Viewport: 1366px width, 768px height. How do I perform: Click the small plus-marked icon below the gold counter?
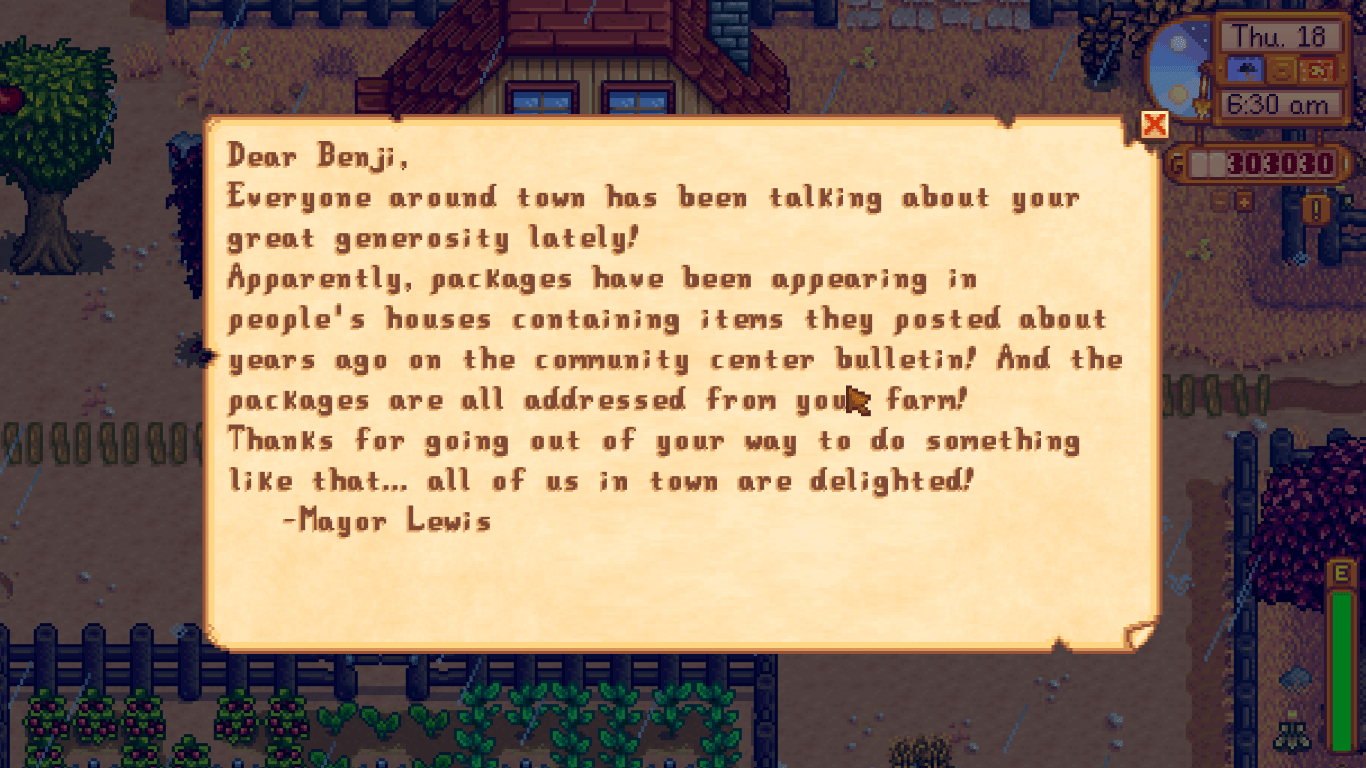point(1243,203)
